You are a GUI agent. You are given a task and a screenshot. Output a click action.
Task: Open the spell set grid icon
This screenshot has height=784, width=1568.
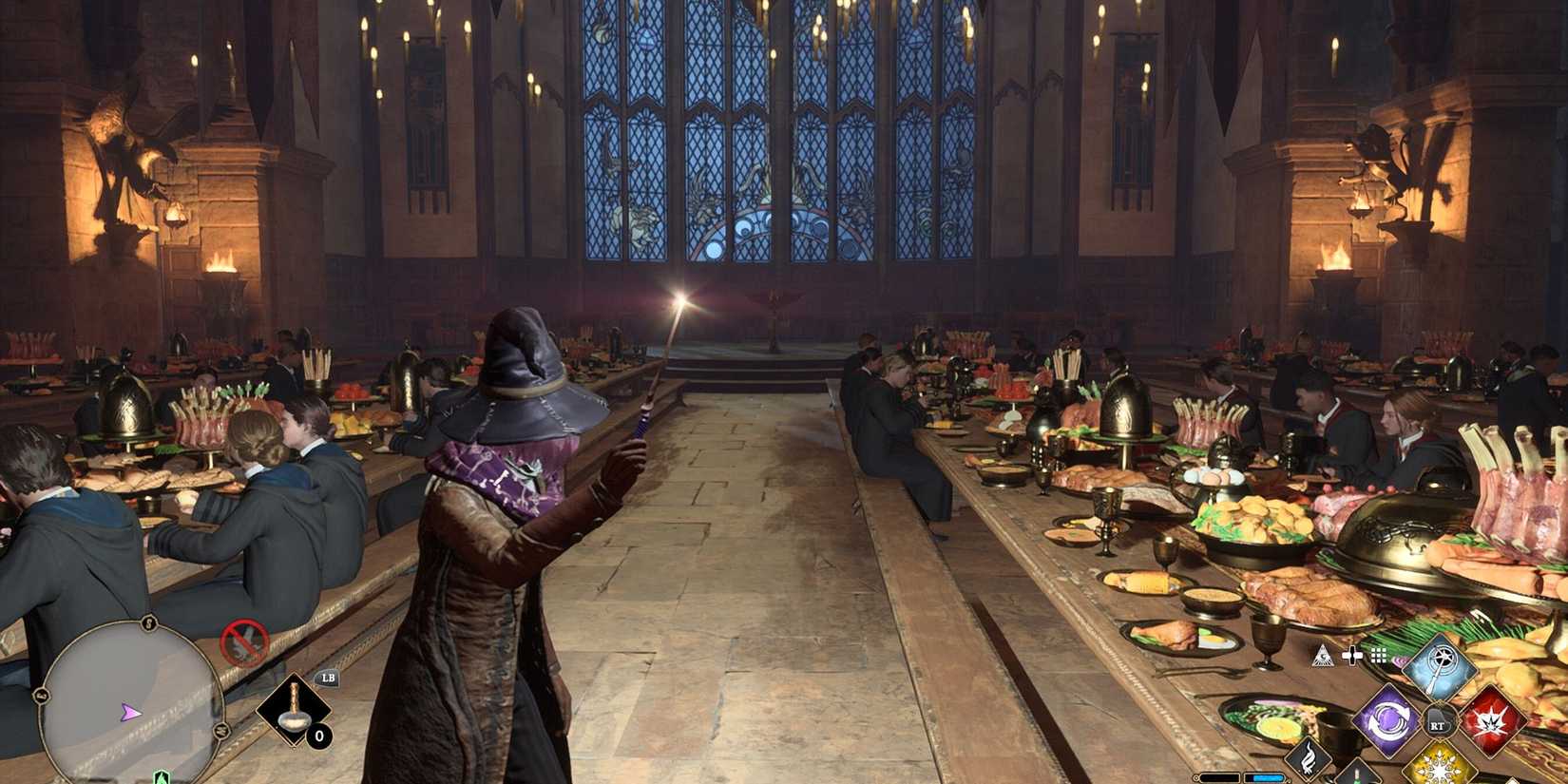[x=1378, y=656]
